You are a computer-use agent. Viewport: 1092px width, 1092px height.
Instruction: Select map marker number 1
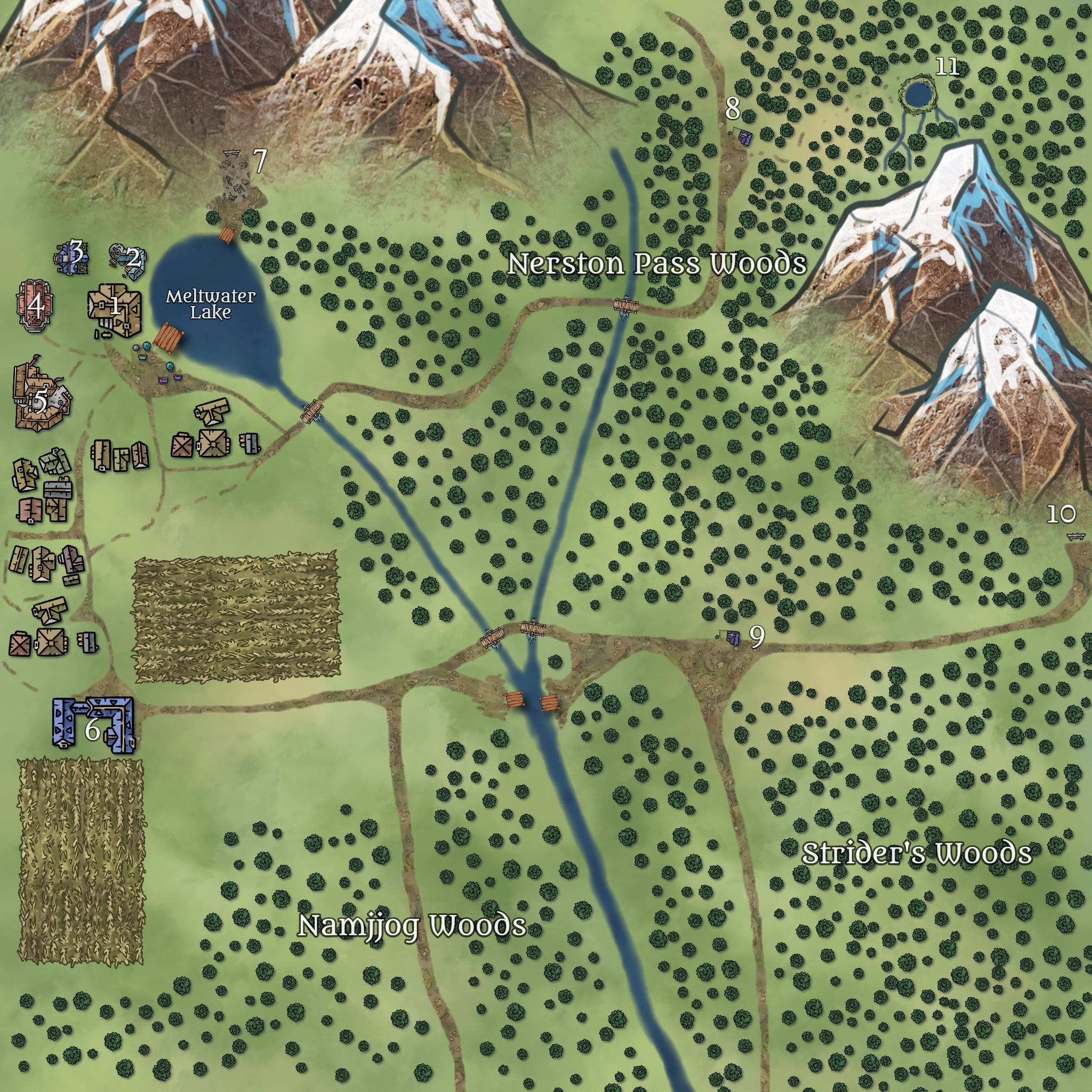[x=115, y=306]
